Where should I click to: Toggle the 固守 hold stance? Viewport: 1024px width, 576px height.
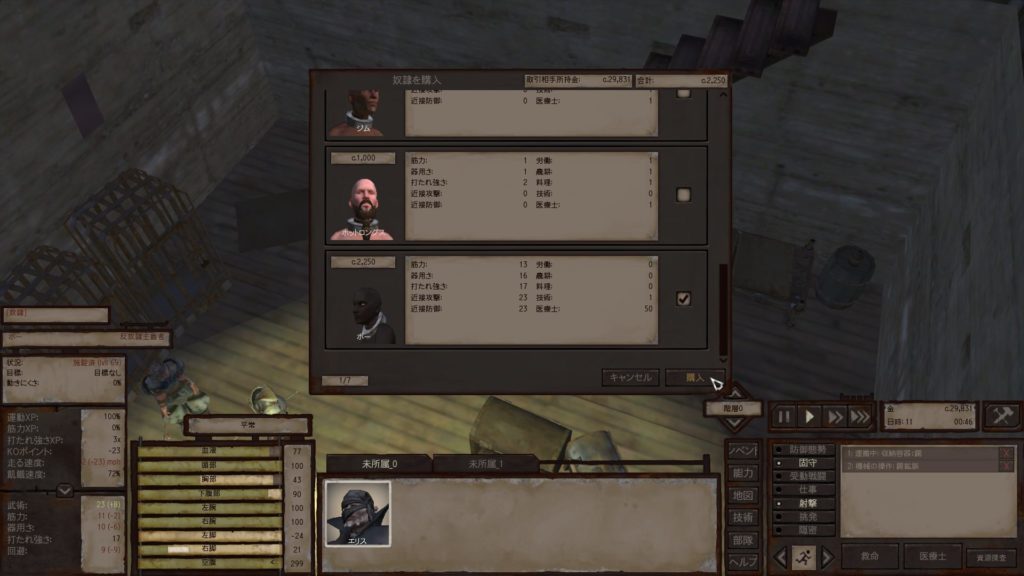point(803,464)
